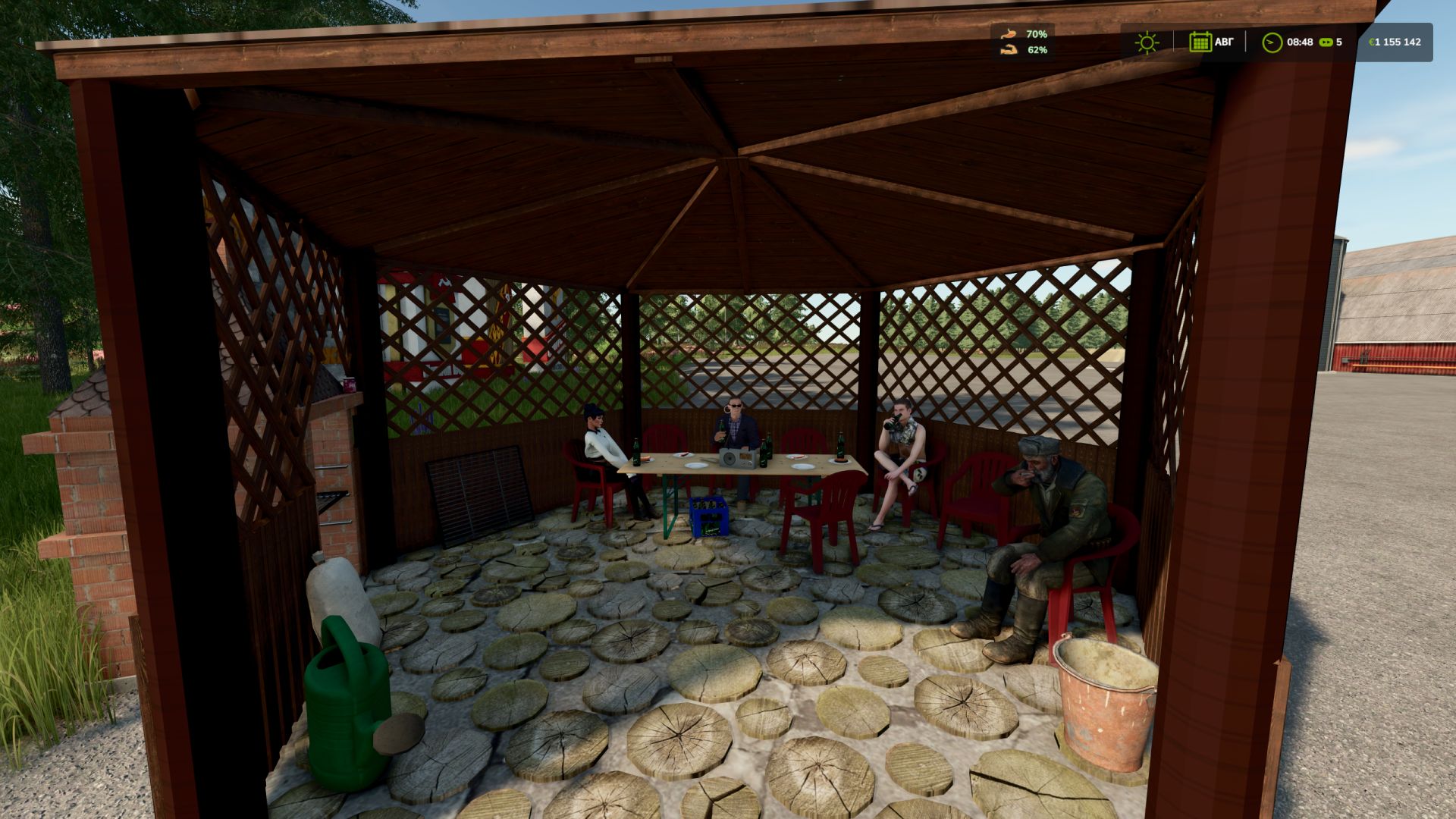Click the ABГ month label
This screenshot has width=1456, height=819.
pos(1225,42)
